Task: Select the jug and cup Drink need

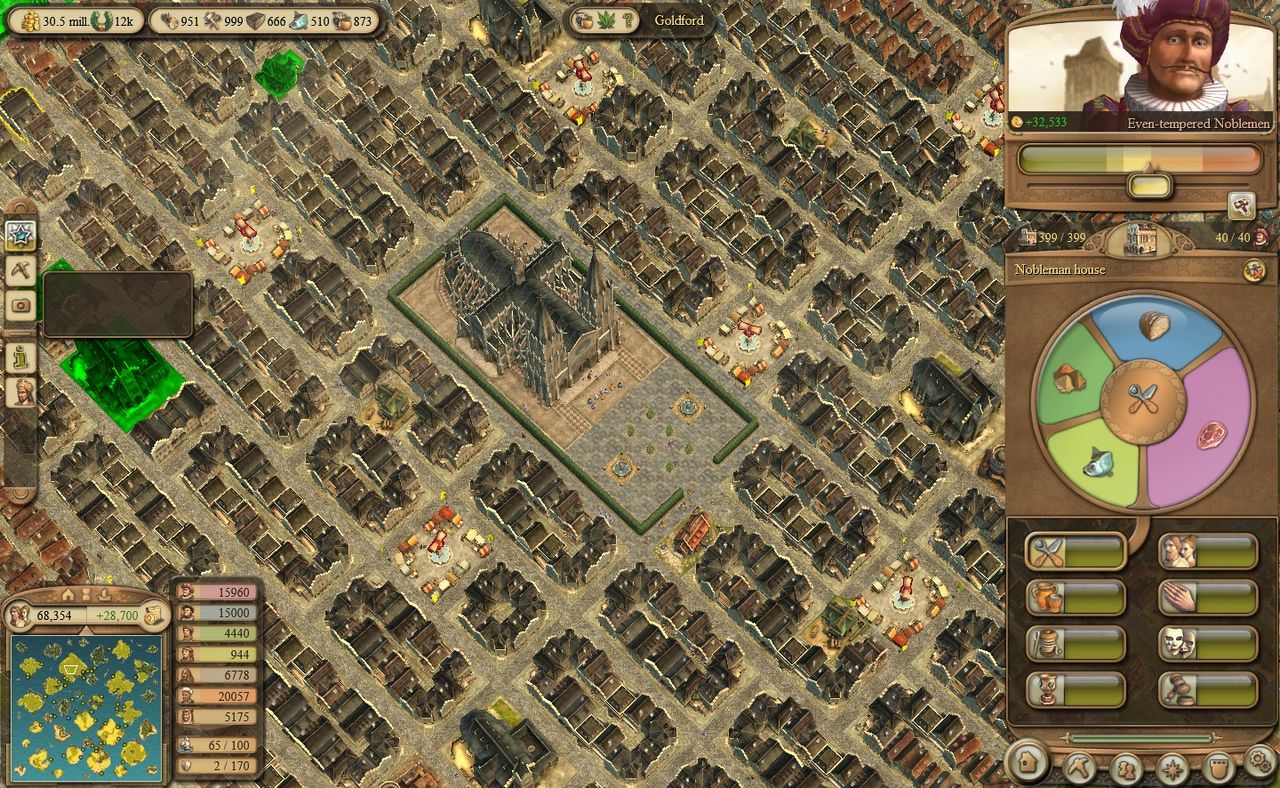Action: (x=1074, y=597)
